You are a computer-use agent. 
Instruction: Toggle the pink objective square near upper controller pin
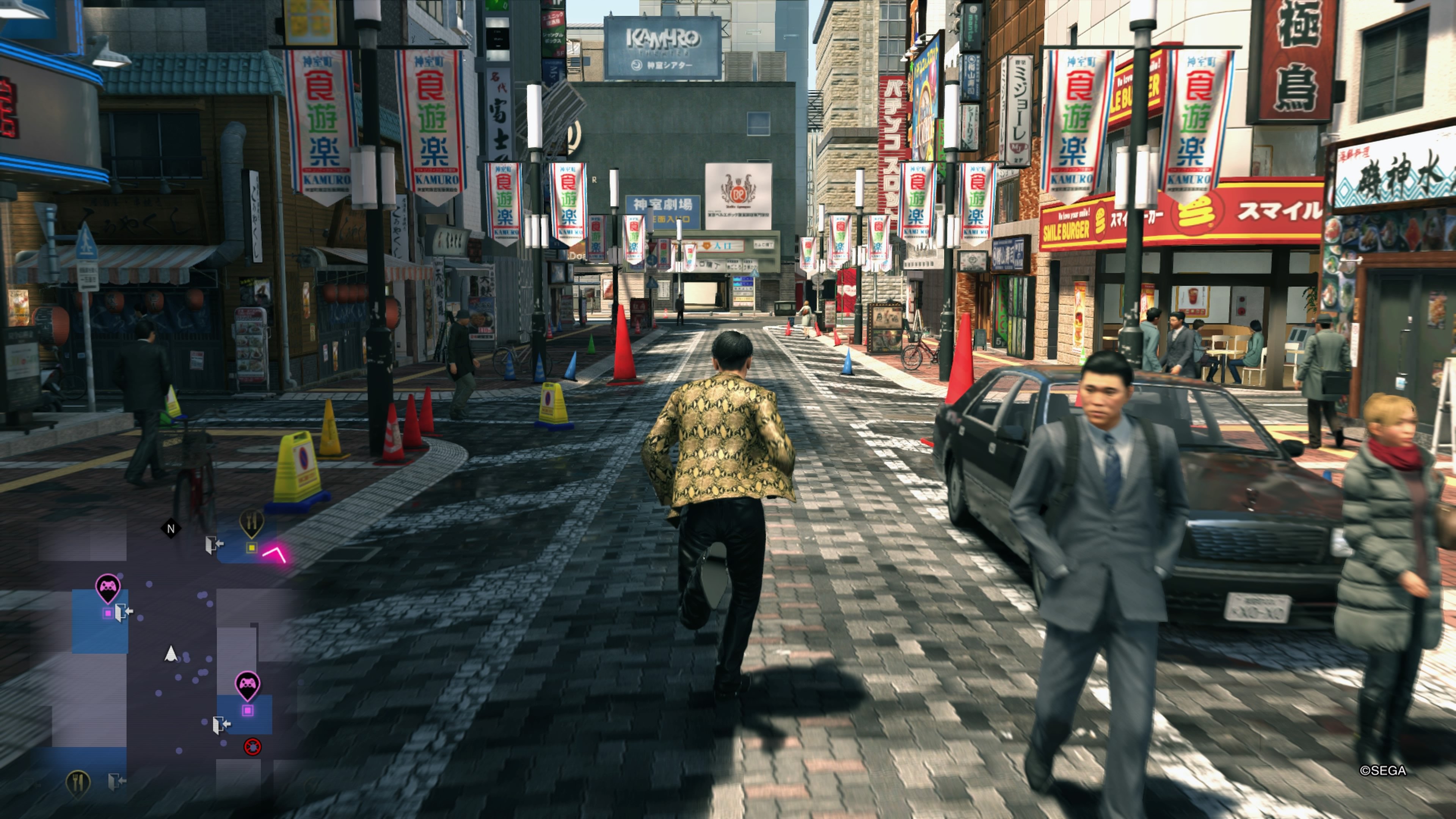(x=107, y=613)
